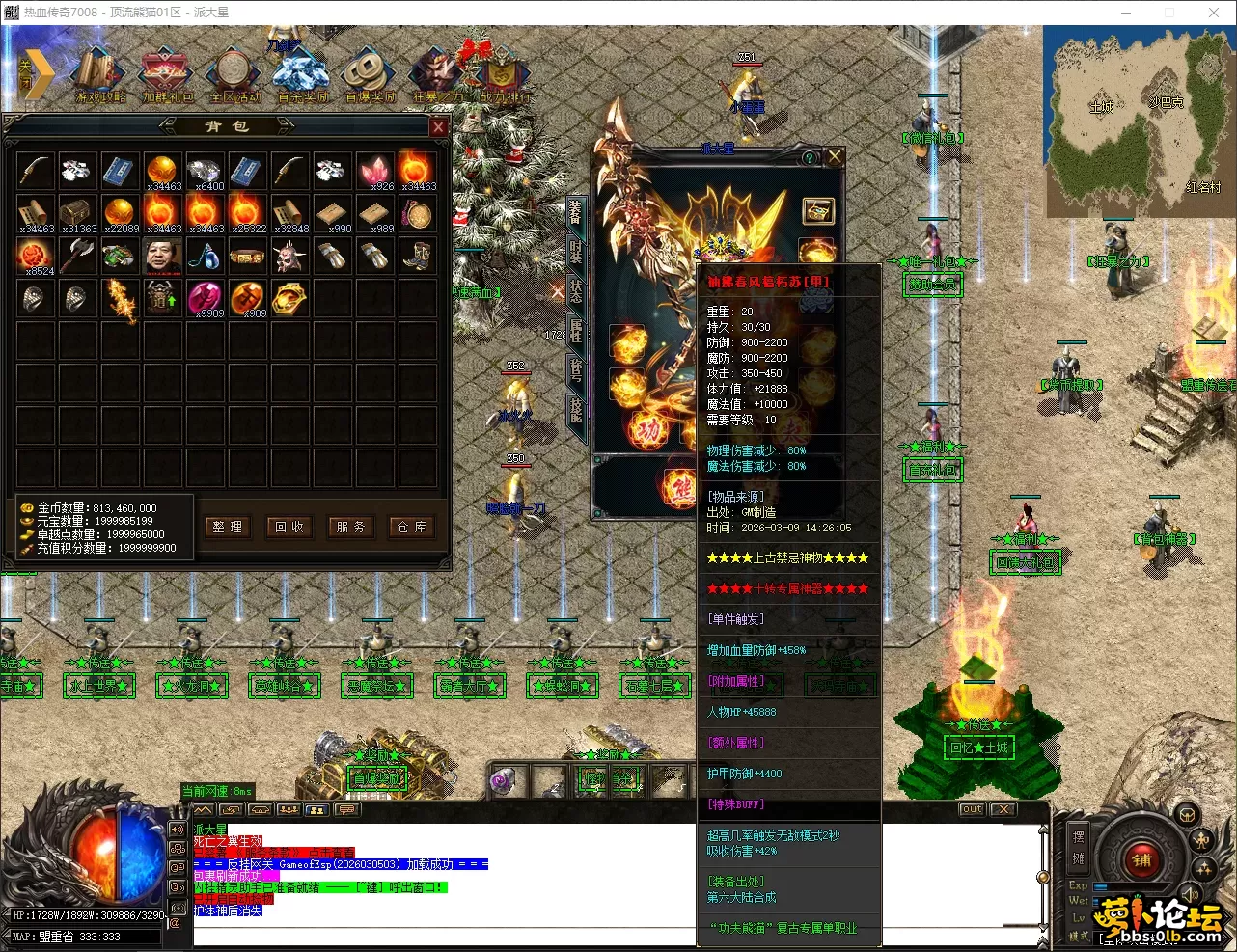
Task: Open the 回收 recycle function
Action: pyautogui.click(x=289, y=527)
